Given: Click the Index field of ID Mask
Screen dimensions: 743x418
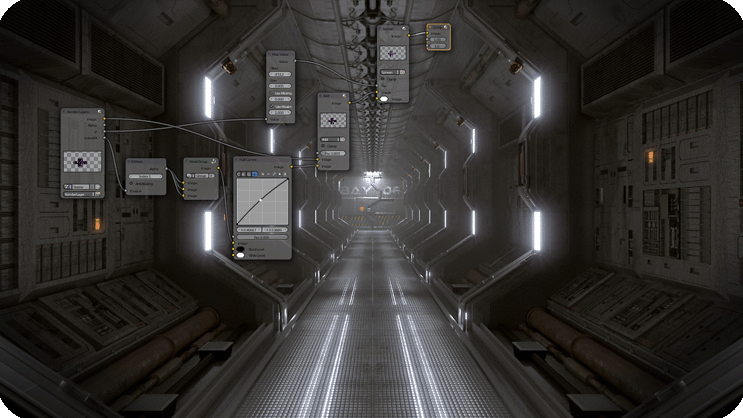Looking at the screenshot, I should click(x=147, y=176).
